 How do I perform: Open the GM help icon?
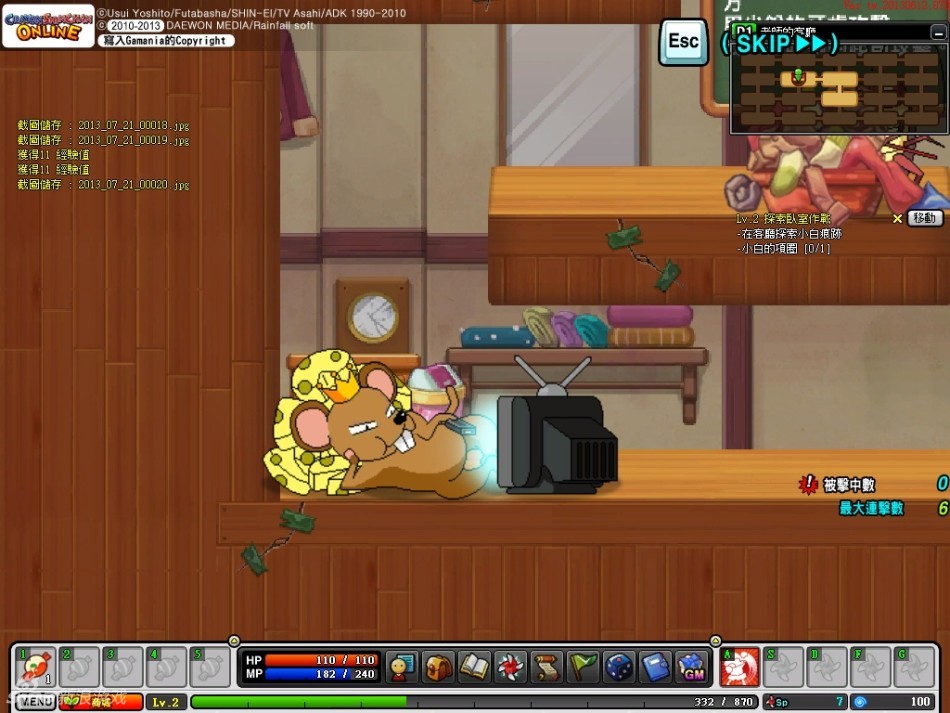(691, 667)
